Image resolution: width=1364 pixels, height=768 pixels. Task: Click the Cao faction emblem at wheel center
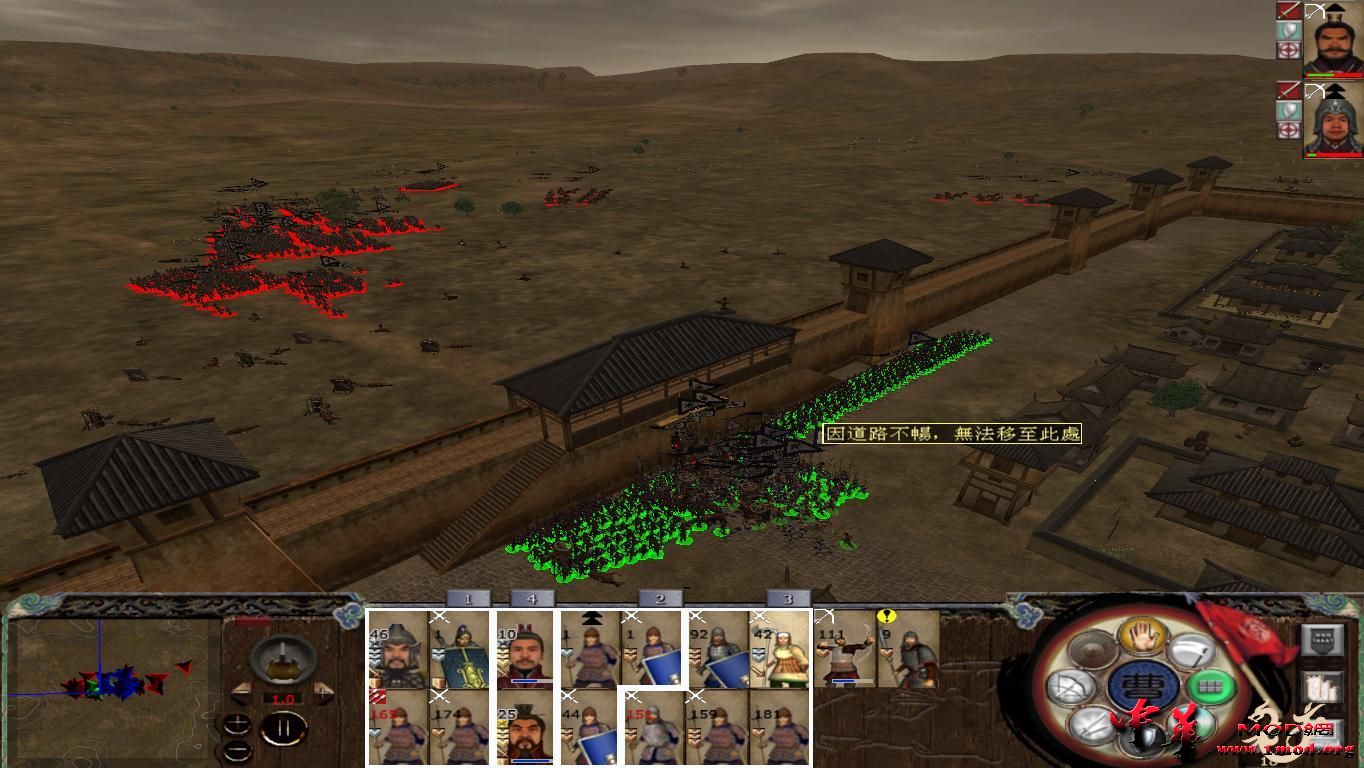pos(1147,685)
